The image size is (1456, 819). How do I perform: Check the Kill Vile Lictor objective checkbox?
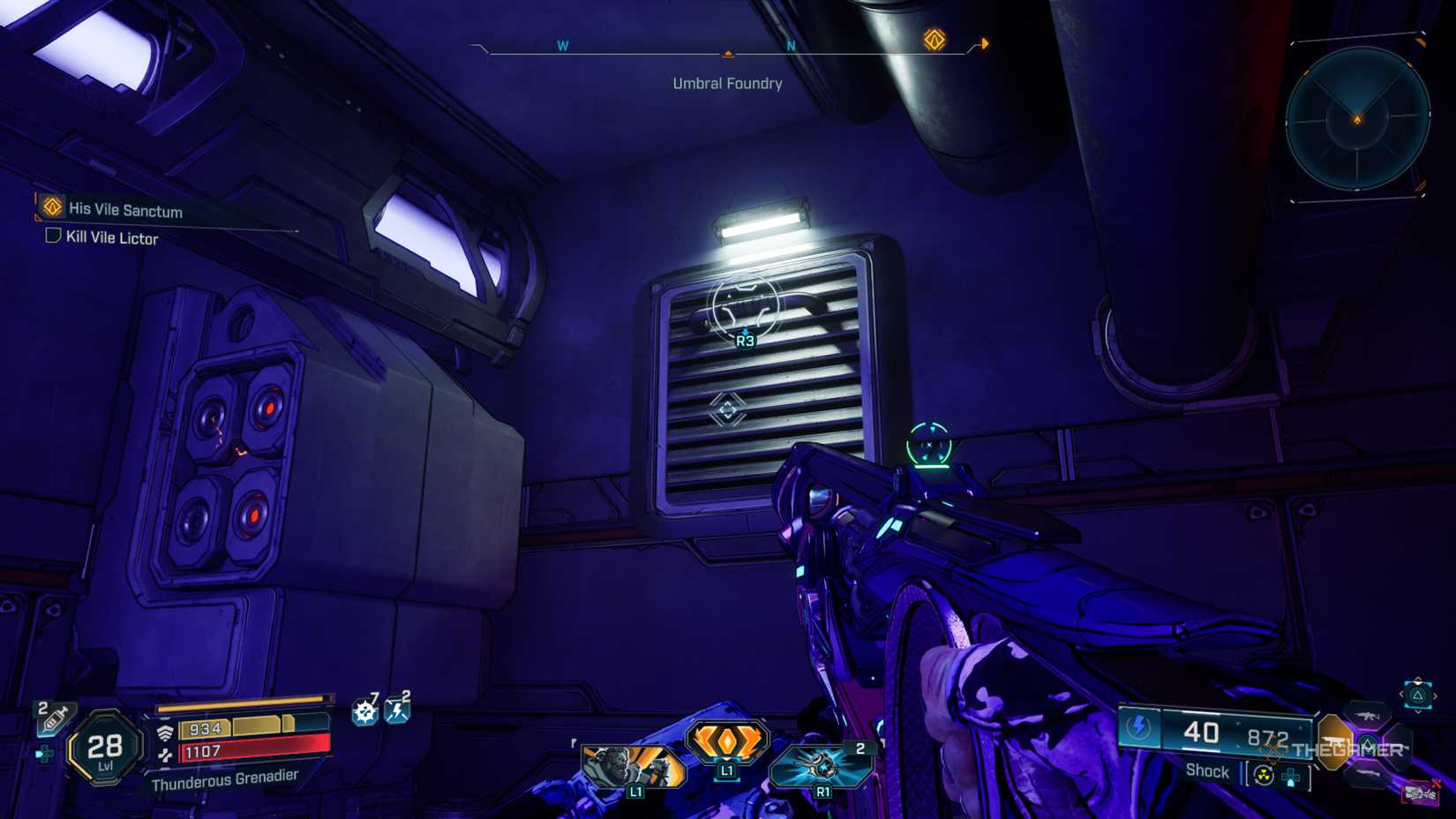tap(51, 238)
